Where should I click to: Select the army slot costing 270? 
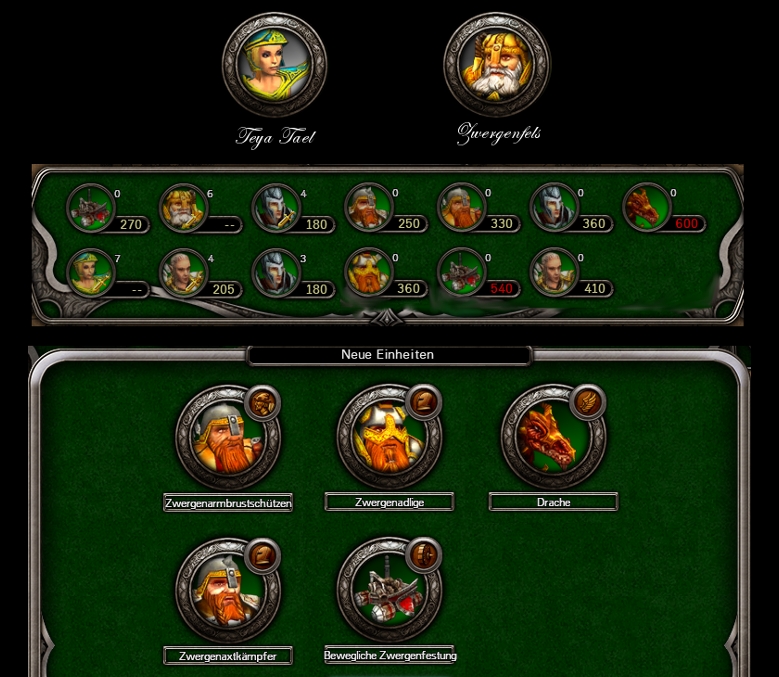coord(90,208)
